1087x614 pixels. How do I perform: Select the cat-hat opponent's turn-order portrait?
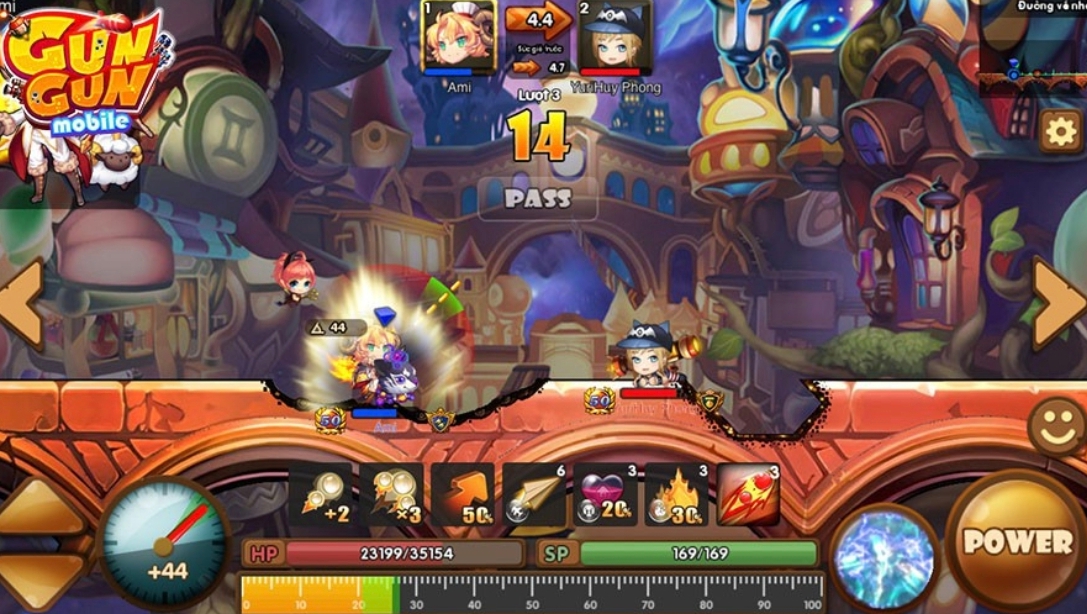coord(615,38)
